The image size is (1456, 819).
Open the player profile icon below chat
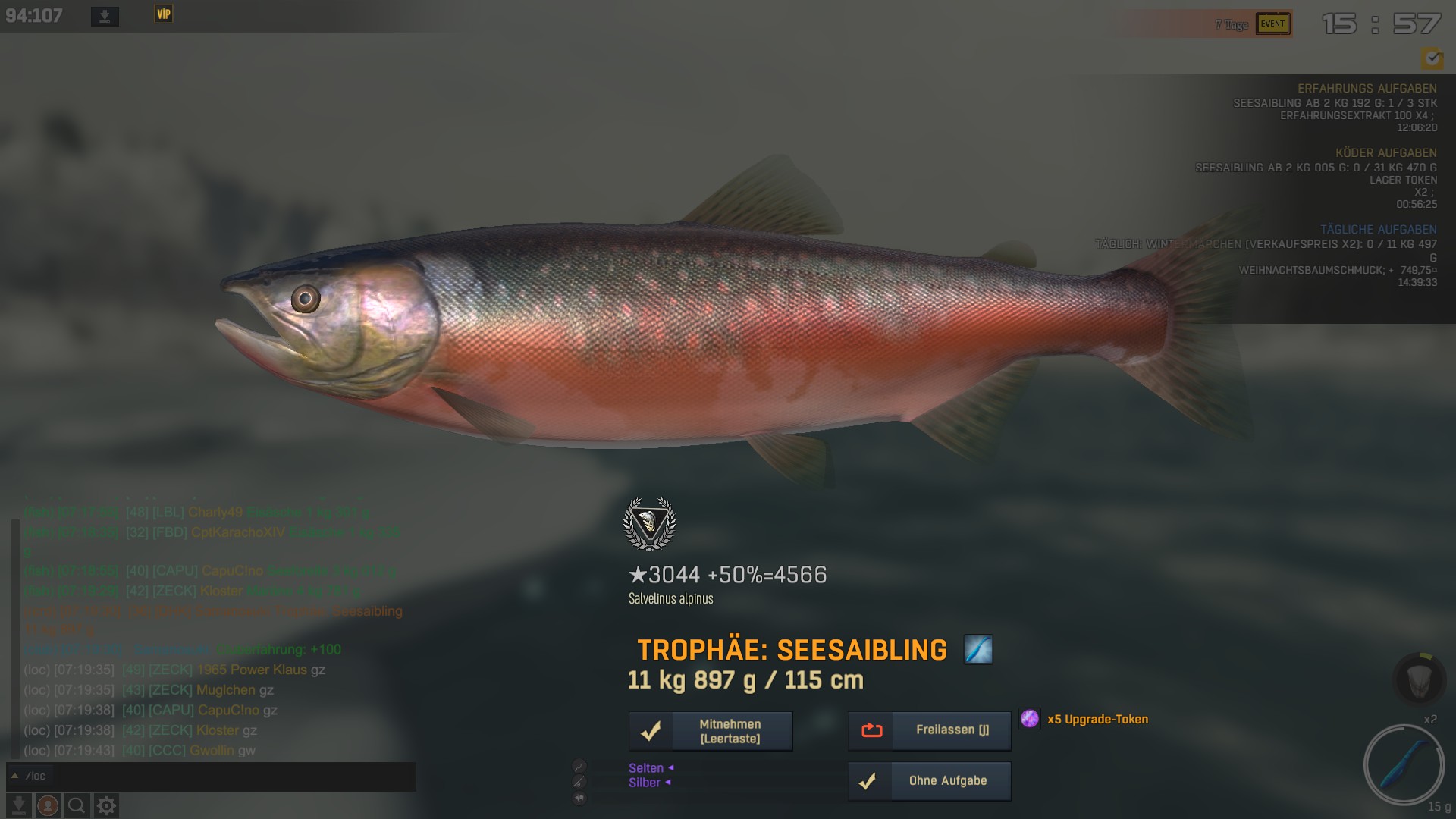pos(48,805)
